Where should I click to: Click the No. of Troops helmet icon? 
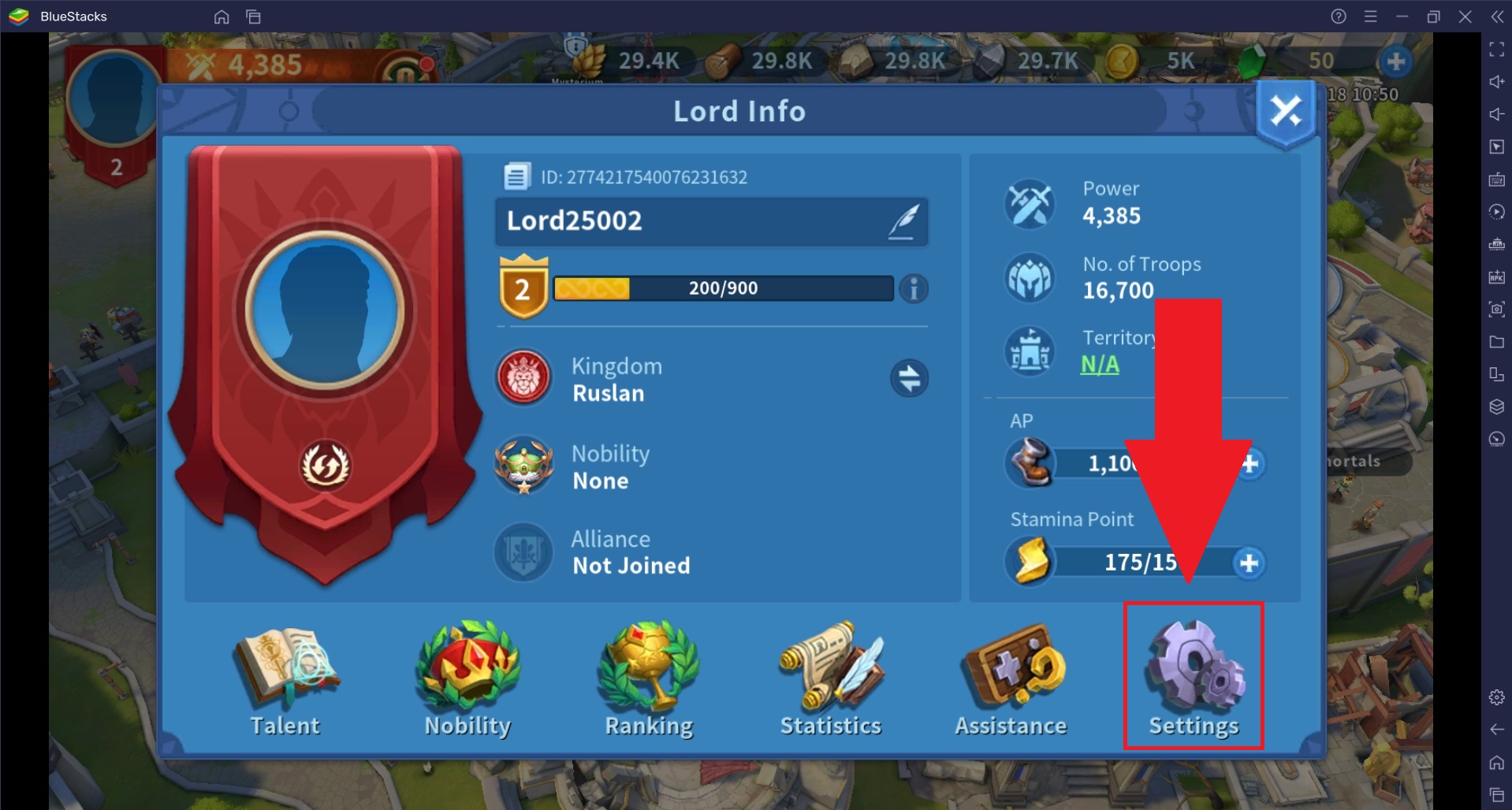pyautogui.click(x=1030, y=277)
